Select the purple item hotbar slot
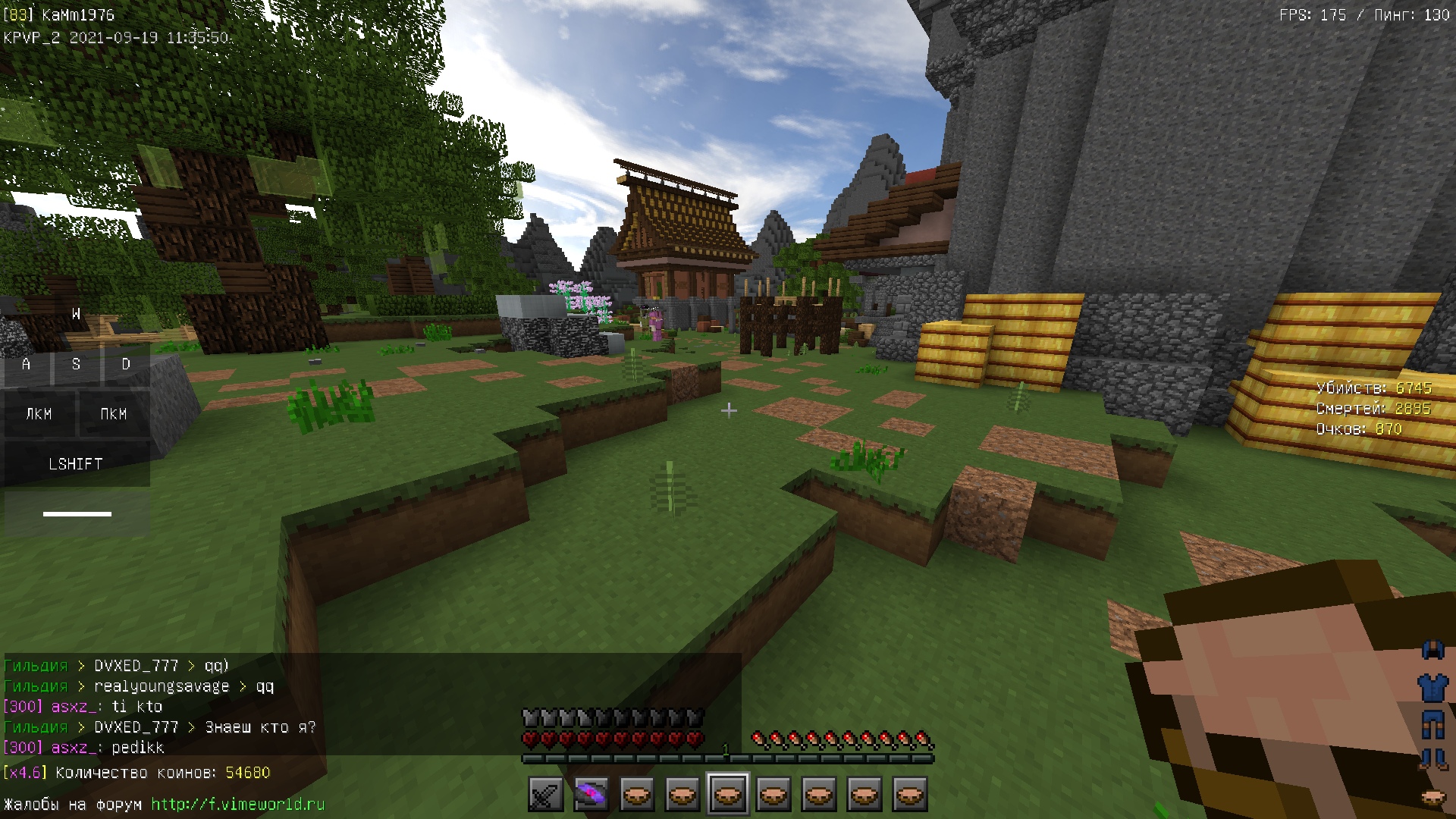The height and width of the screenshot is (819, 1456). (591, 795)
